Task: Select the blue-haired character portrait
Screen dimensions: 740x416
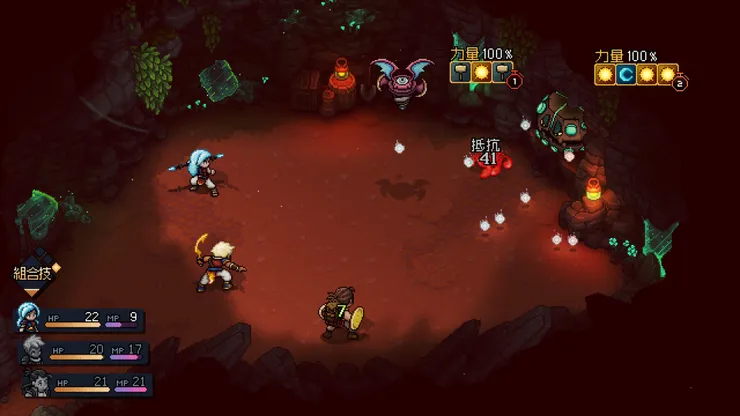Action: coord(27,319)
